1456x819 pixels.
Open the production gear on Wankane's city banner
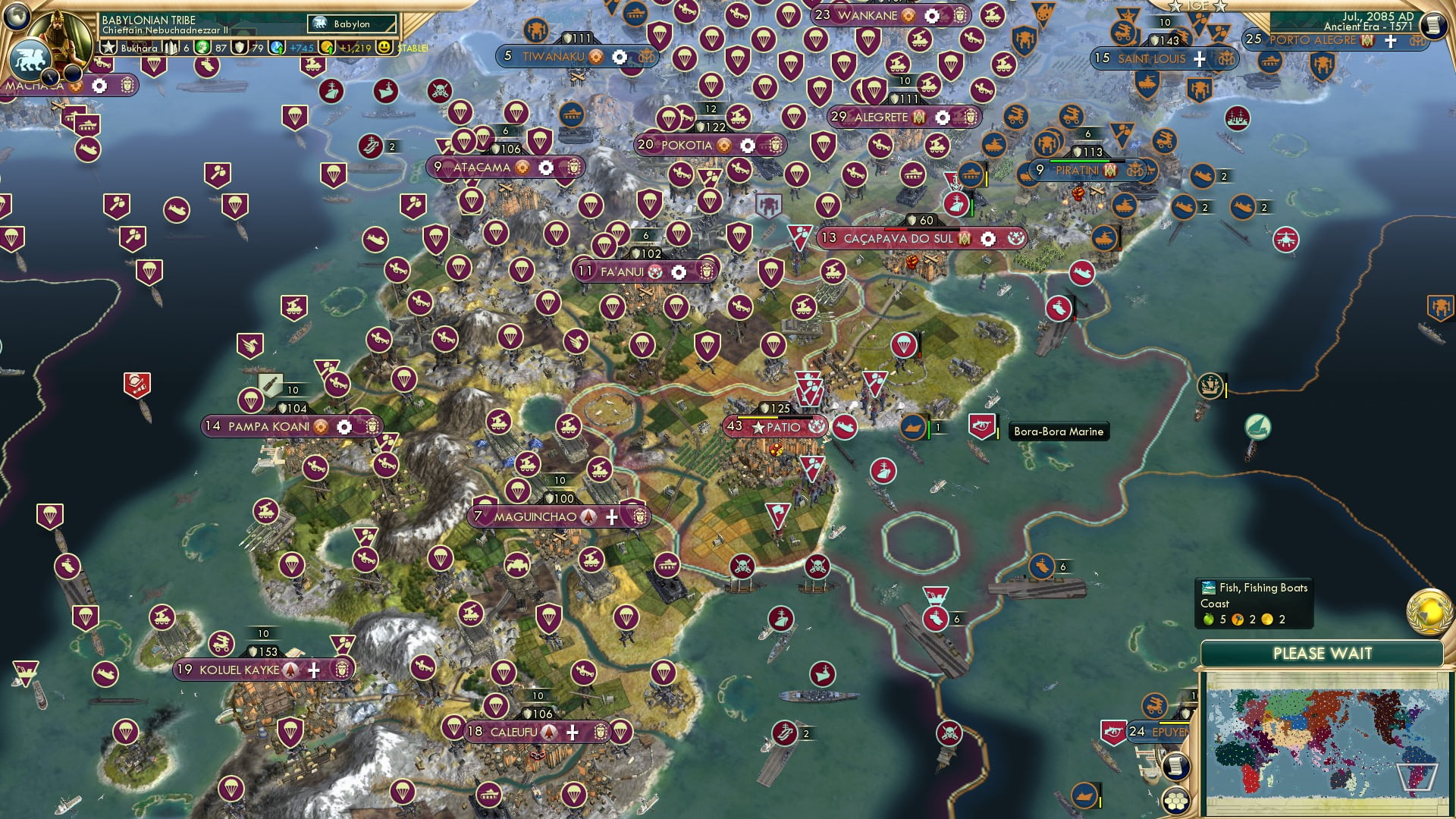click(930, 16)
